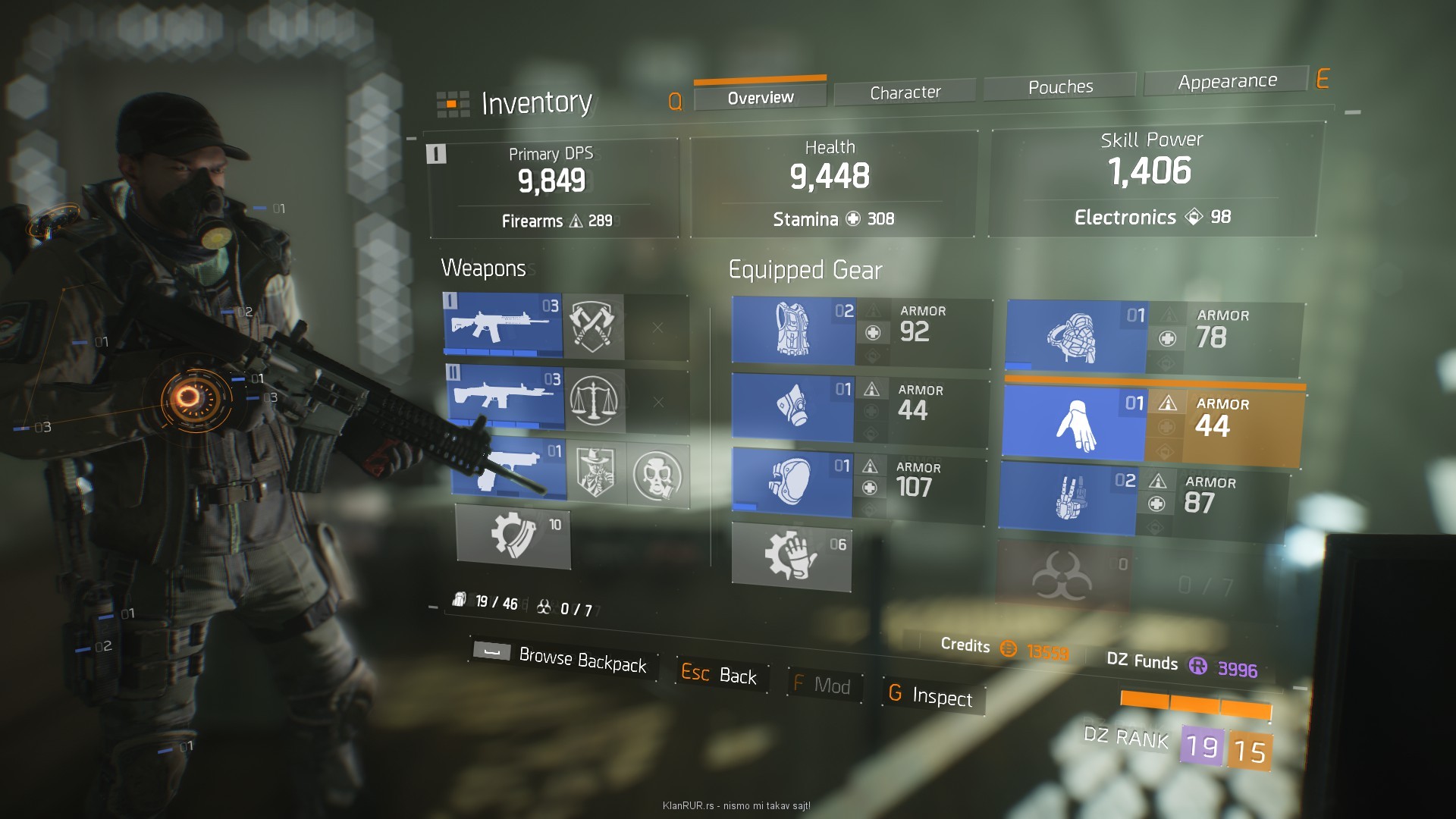Image resolution: width=1456 pixels, height=819 pixels.
Task: Open the gear mods glove-cog slot
Action: tap(790, 554)
